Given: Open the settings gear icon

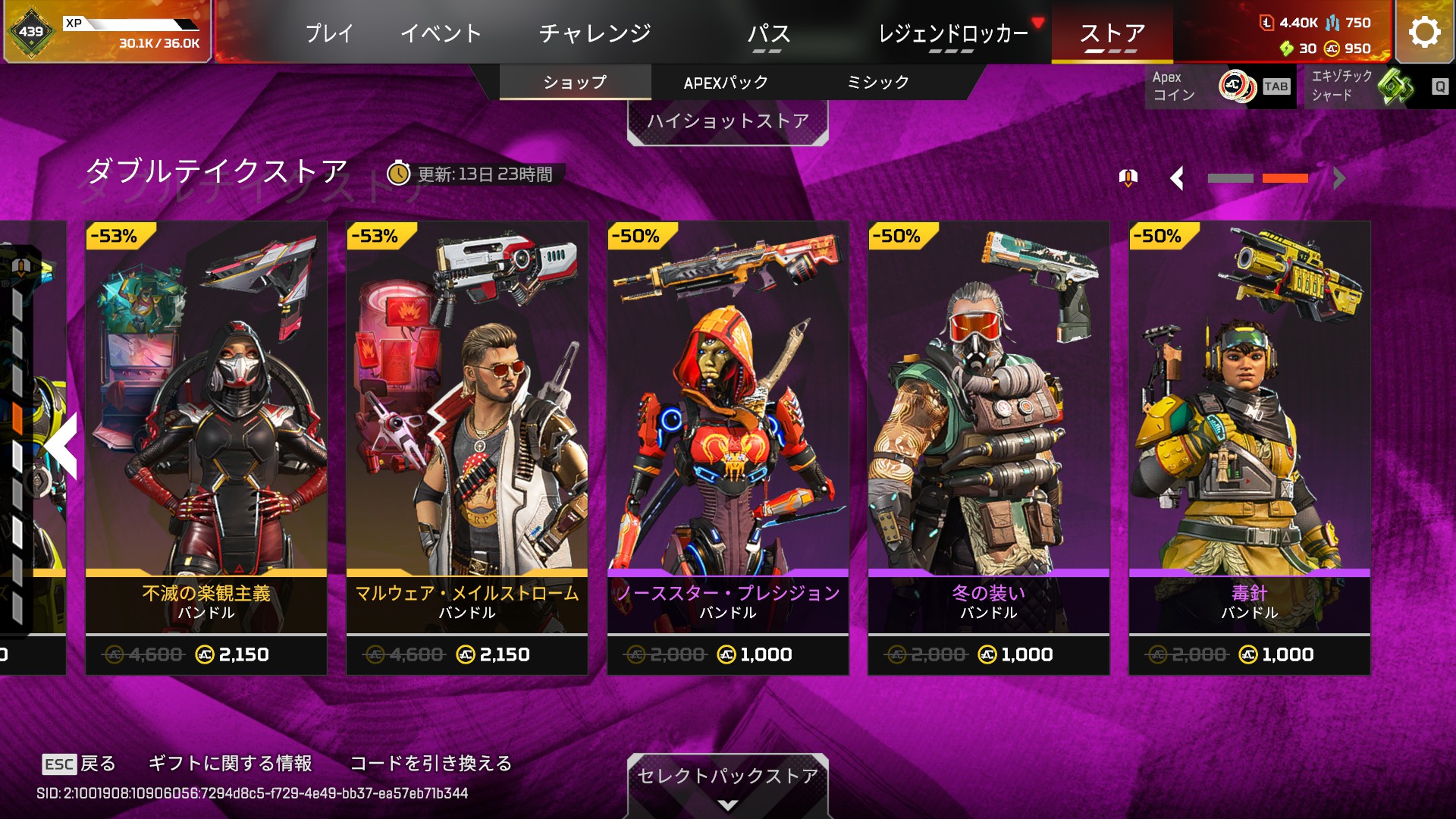Looking at the screenshot, I should (x=1424, y=32).
